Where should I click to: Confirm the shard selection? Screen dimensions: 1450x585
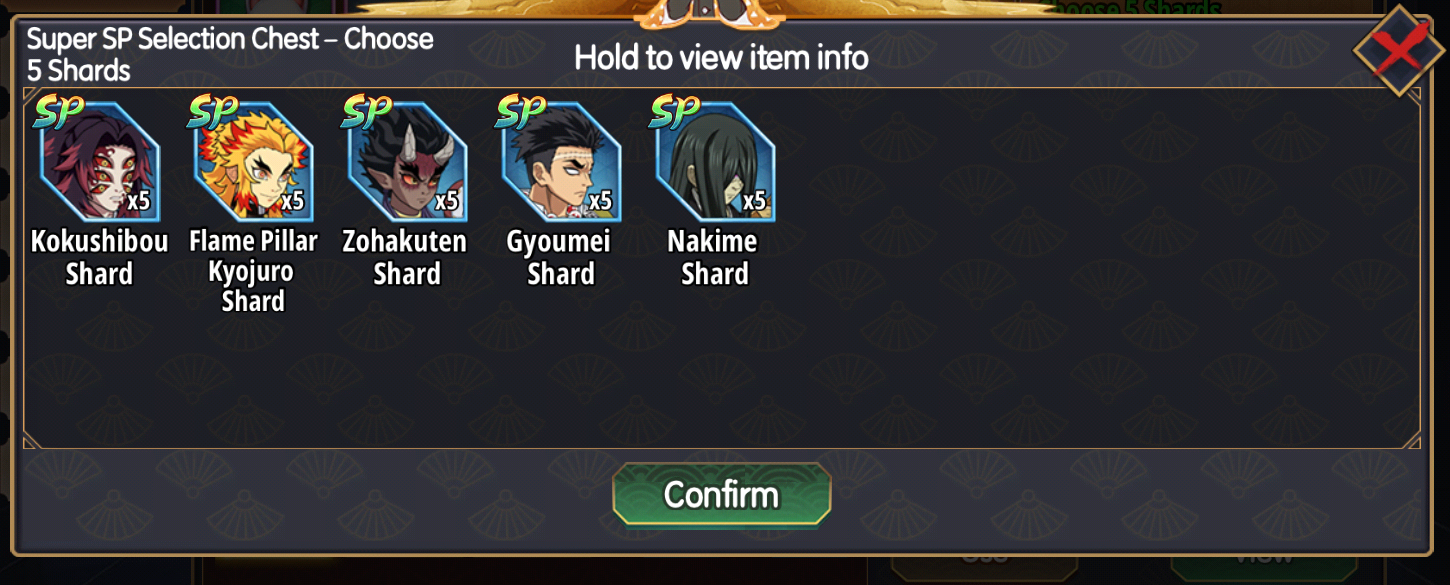[x=721, y=494]
